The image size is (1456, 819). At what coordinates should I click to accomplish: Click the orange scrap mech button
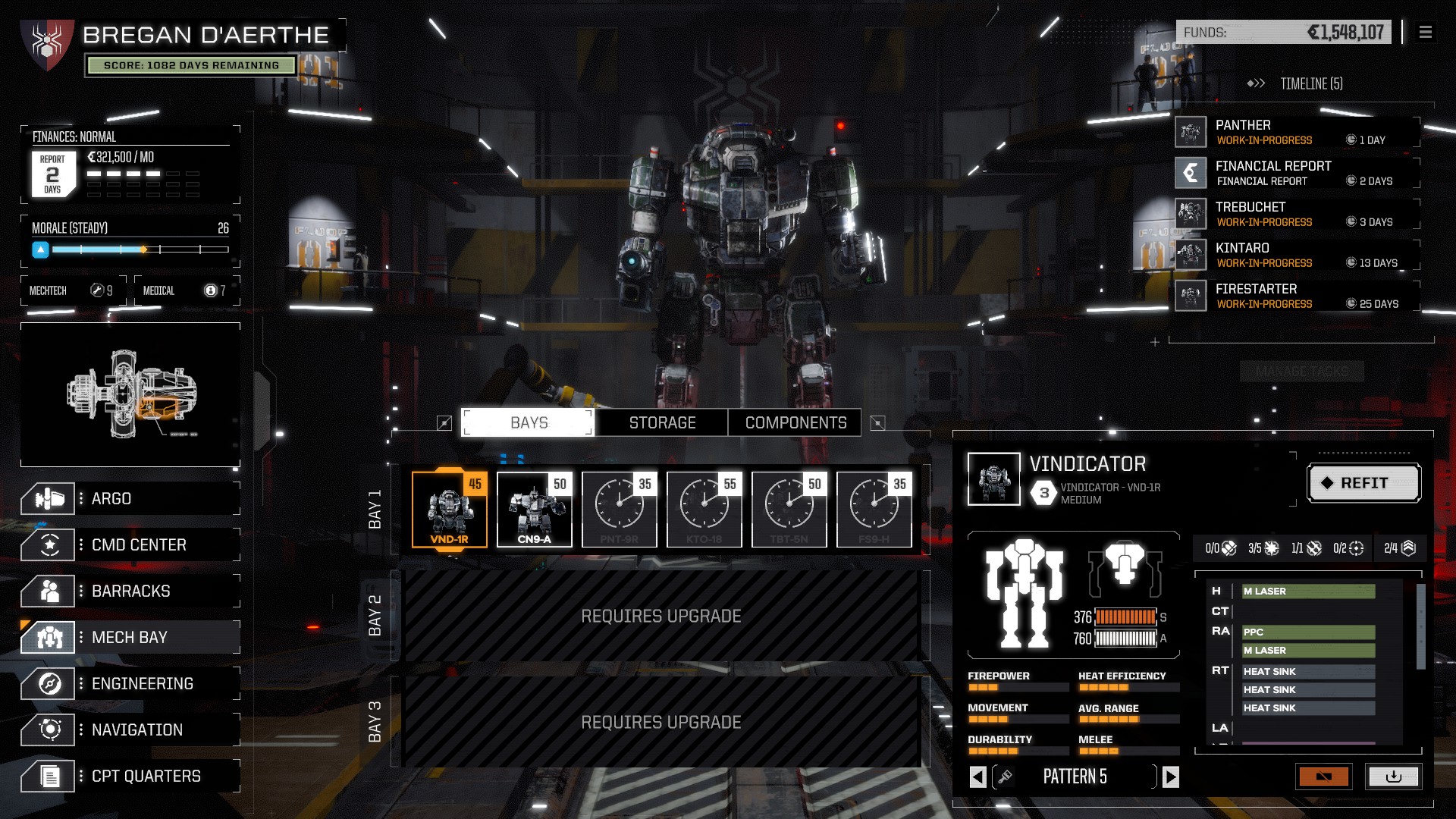click(x=1323, y=777)
